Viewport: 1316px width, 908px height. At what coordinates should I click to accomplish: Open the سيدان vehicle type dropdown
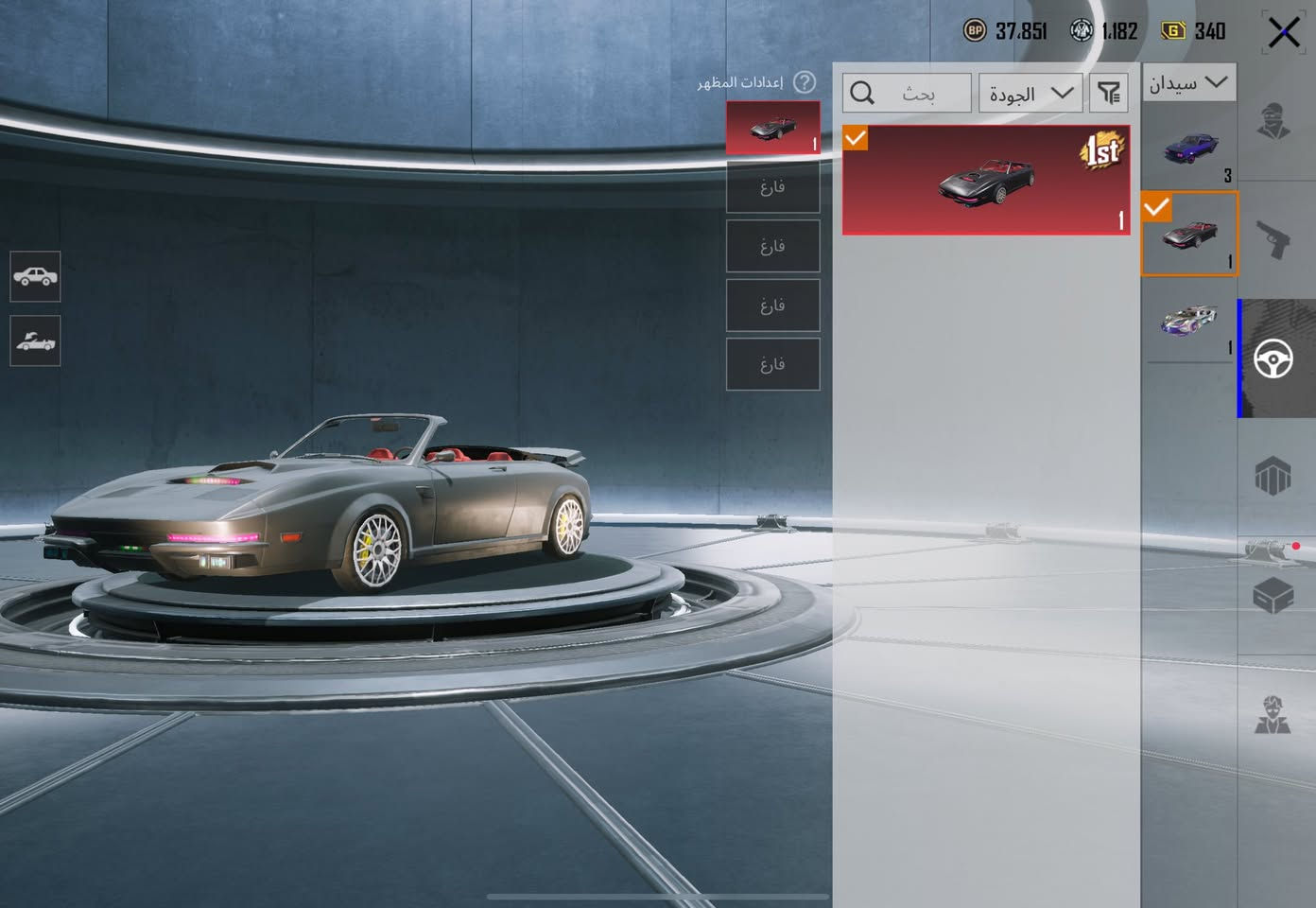click(1188, 83)
